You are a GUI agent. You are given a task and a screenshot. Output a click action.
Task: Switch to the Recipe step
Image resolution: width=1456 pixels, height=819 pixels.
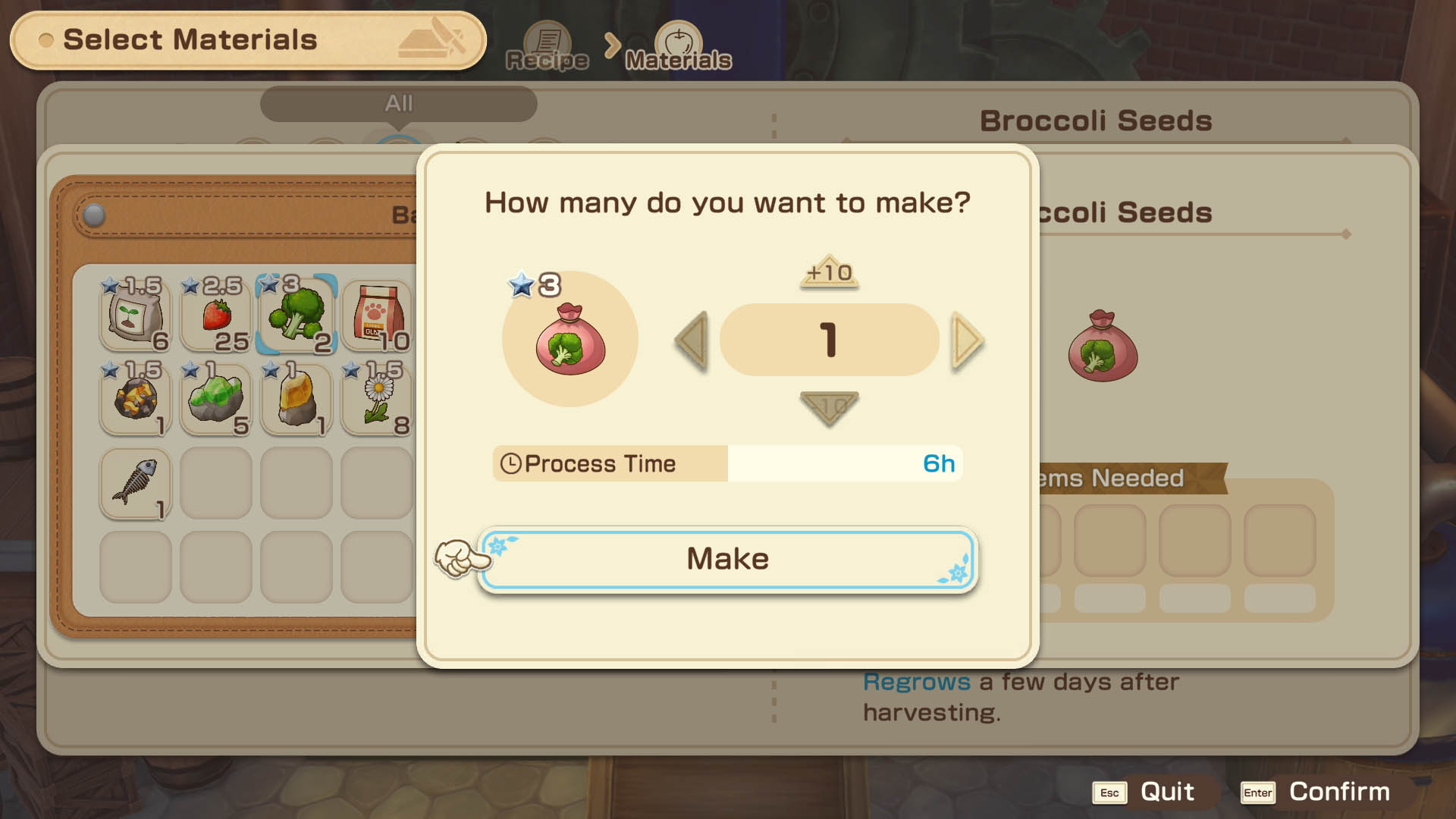547,47
